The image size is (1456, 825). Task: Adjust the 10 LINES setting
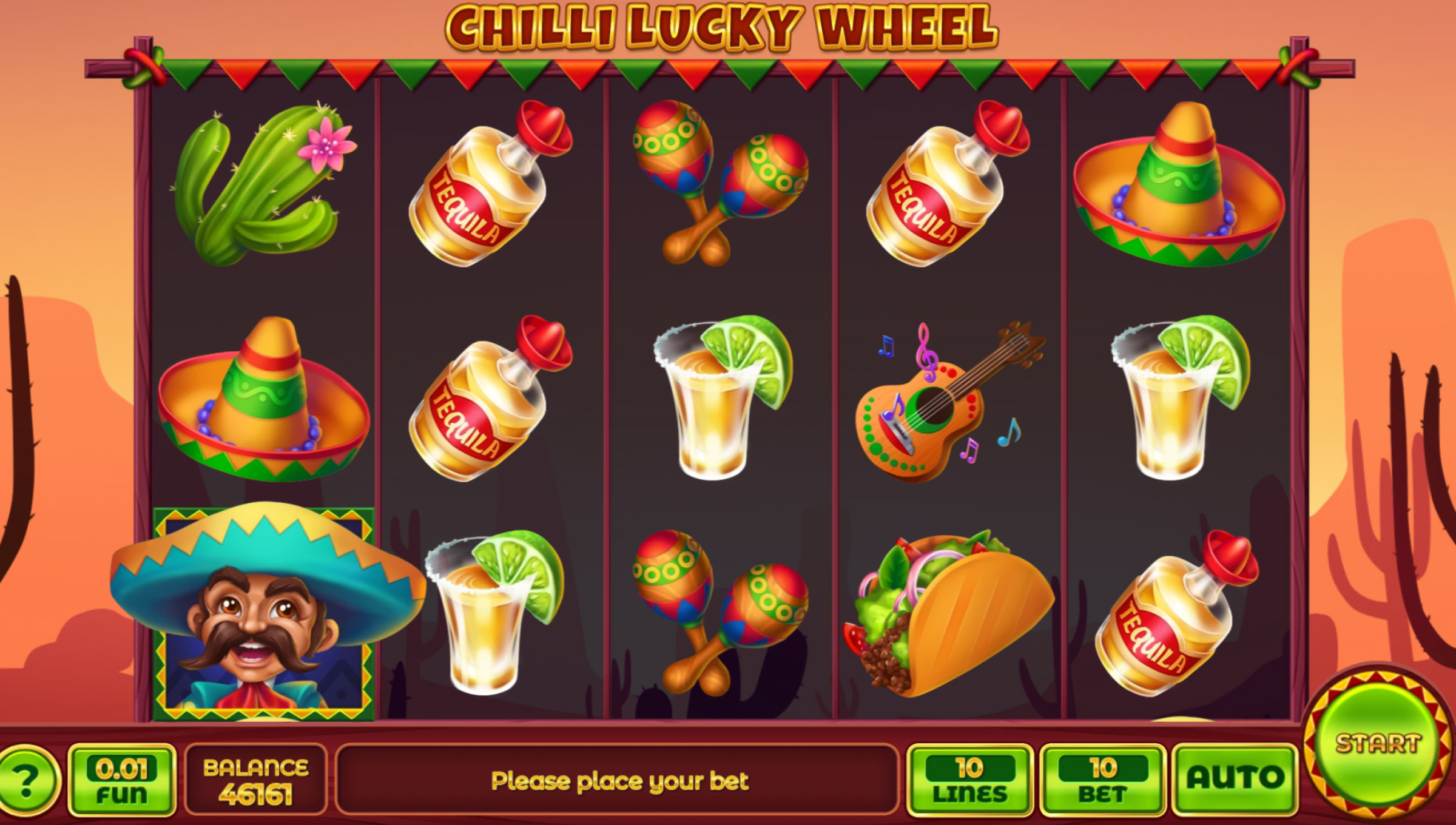click(969, 780)
